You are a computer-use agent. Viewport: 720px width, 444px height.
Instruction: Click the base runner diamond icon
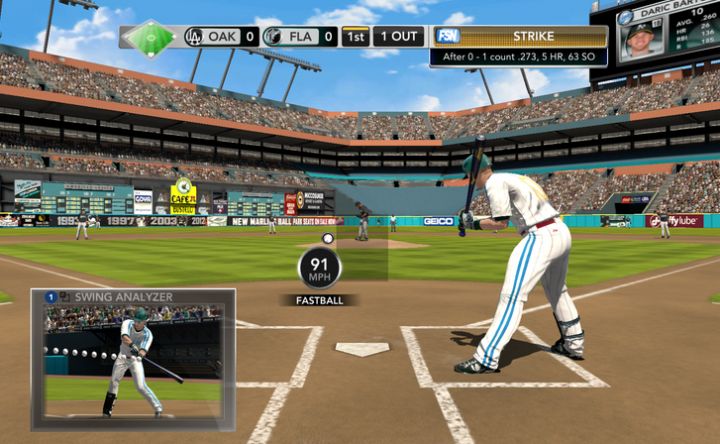click(x=150, y=37)
